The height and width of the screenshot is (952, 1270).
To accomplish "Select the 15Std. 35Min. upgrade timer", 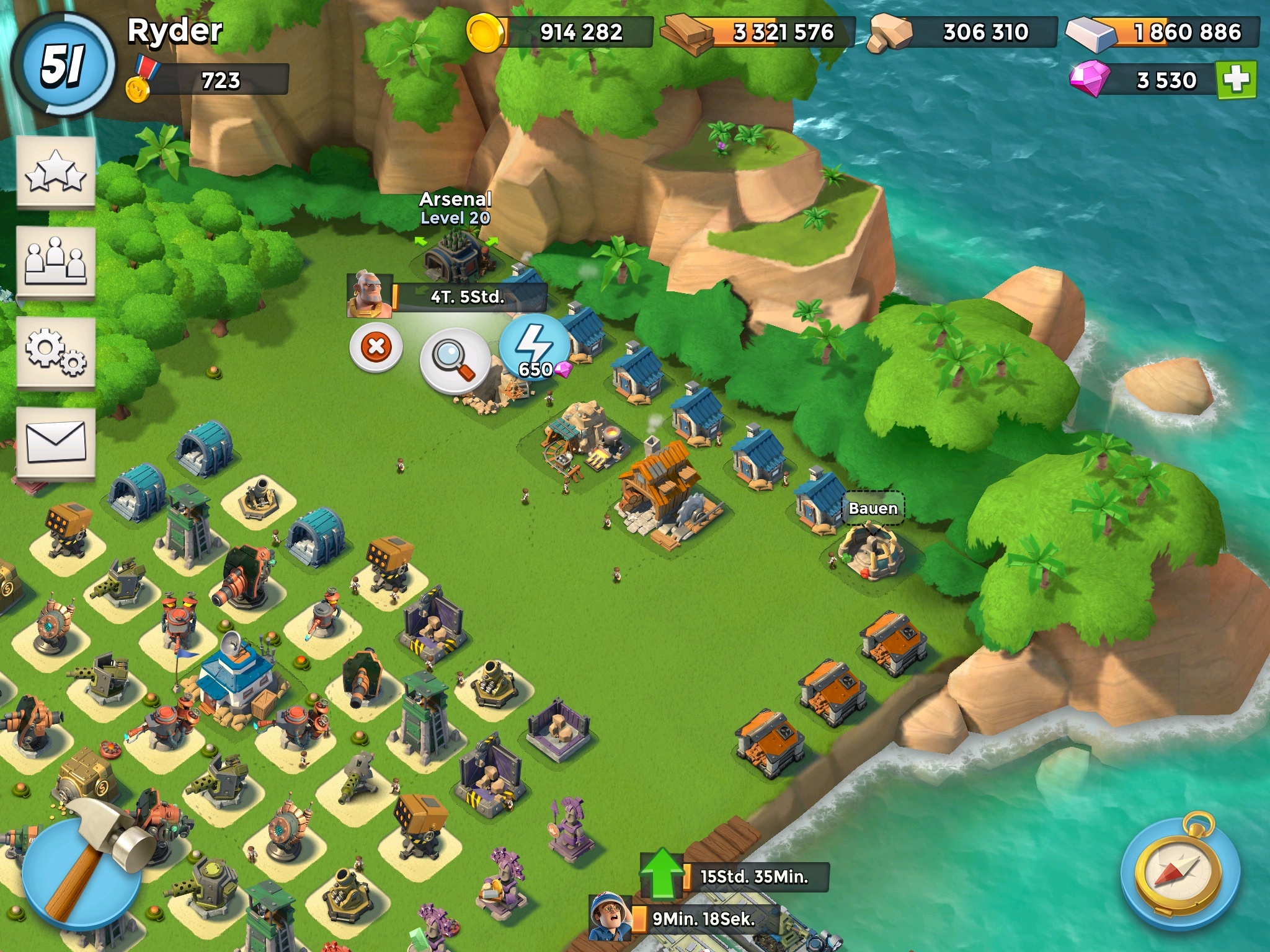I will (753, 877).
